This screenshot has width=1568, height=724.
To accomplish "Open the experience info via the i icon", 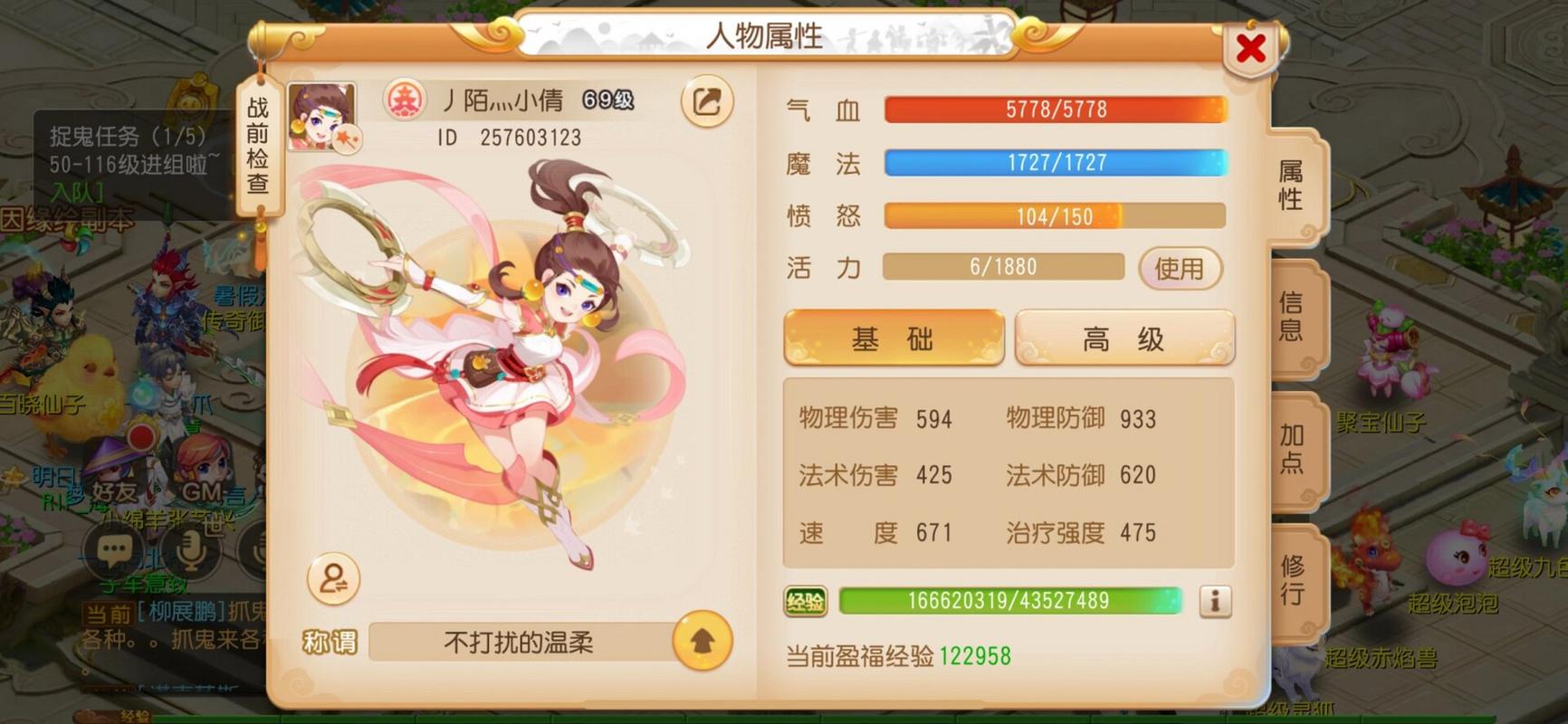I will click(x=1213, y=599).
